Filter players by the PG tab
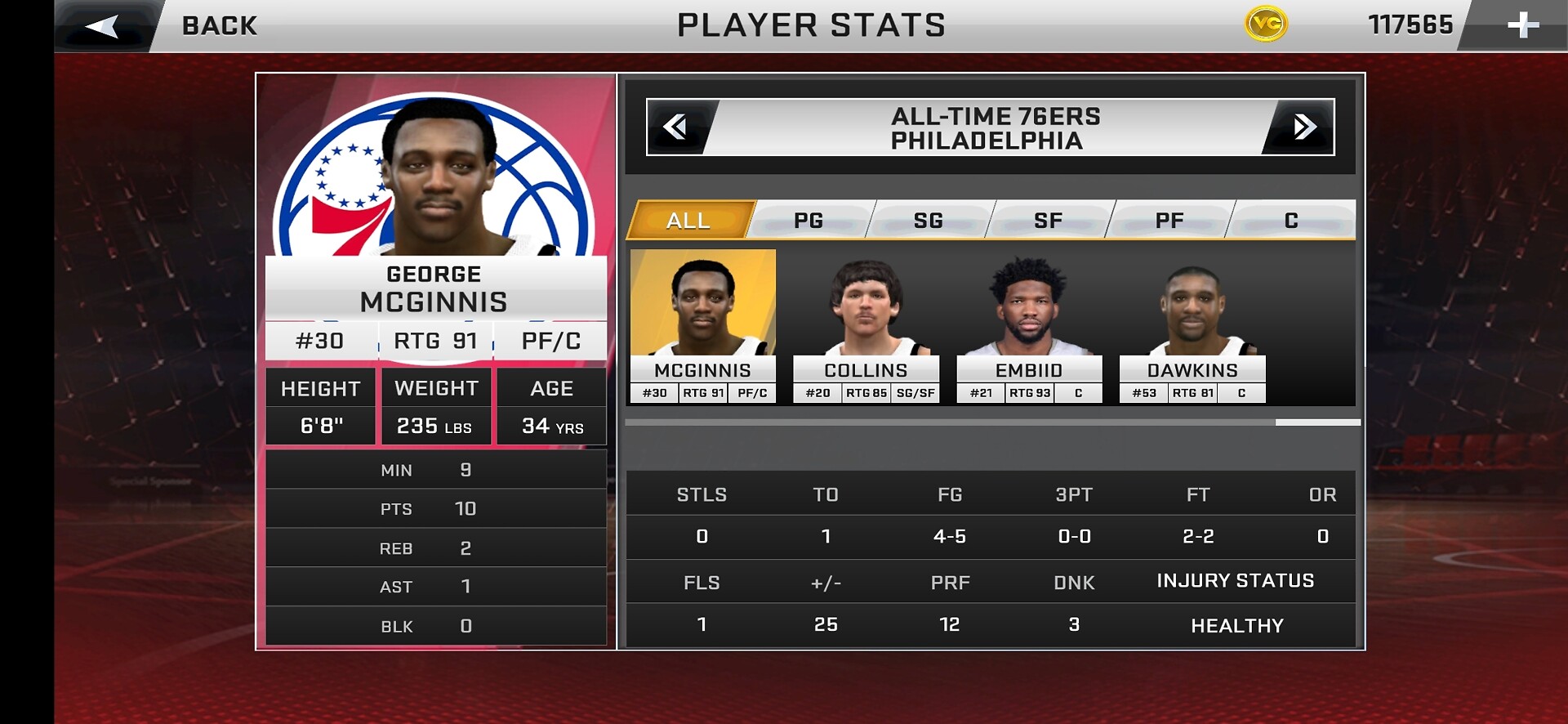 tap(808, 220)
